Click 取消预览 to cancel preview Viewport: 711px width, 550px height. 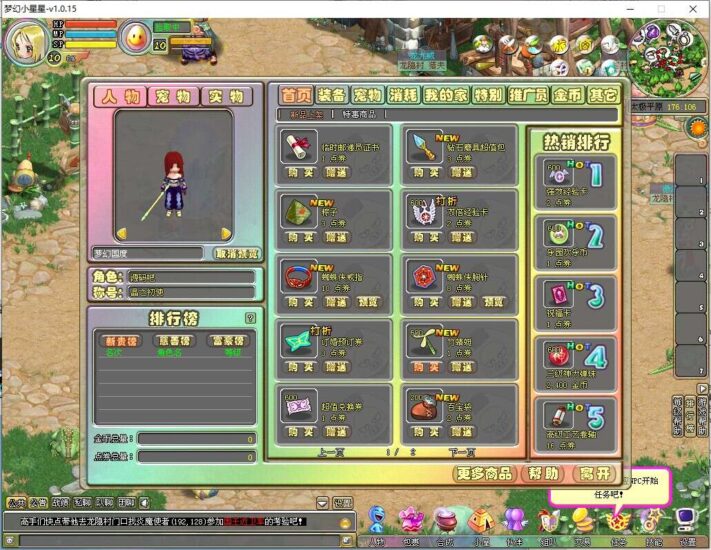point(237,253)
